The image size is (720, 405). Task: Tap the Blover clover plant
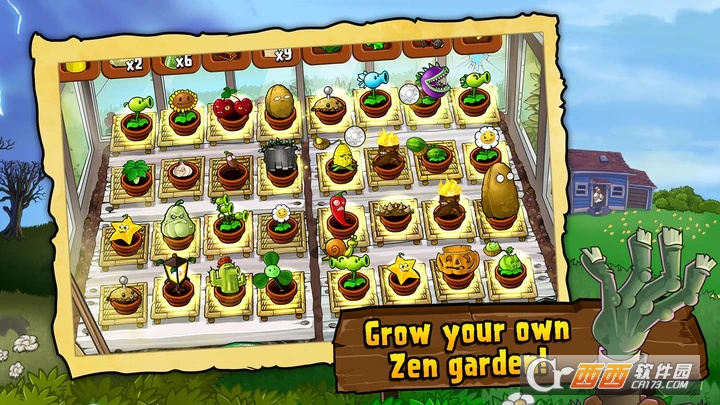tap(273, 279)
